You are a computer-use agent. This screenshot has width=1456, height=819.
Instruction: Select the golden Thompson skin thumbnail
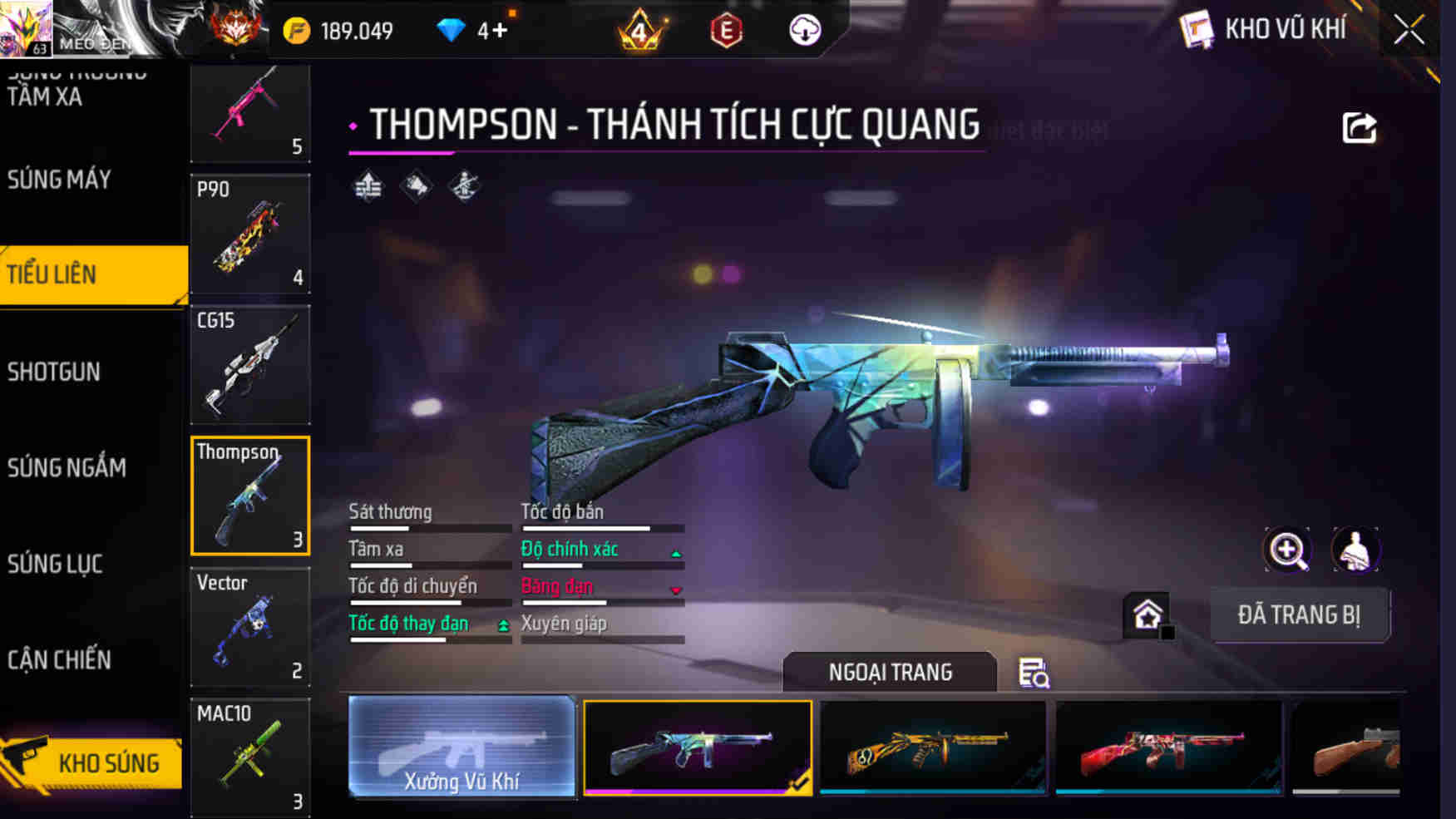[933, 748]
